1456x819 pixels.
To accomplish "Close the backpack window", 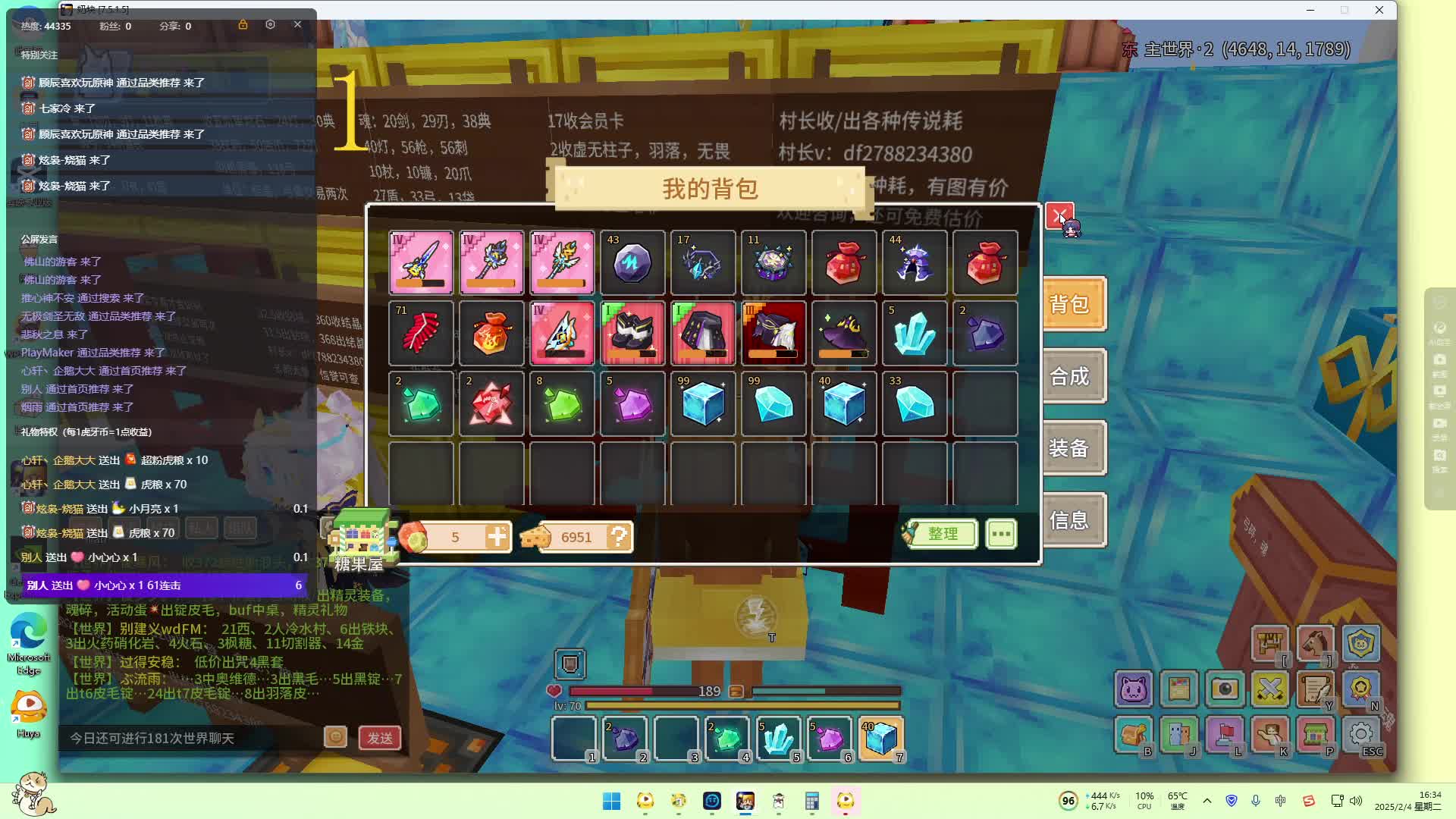I will coord(1059,216).
